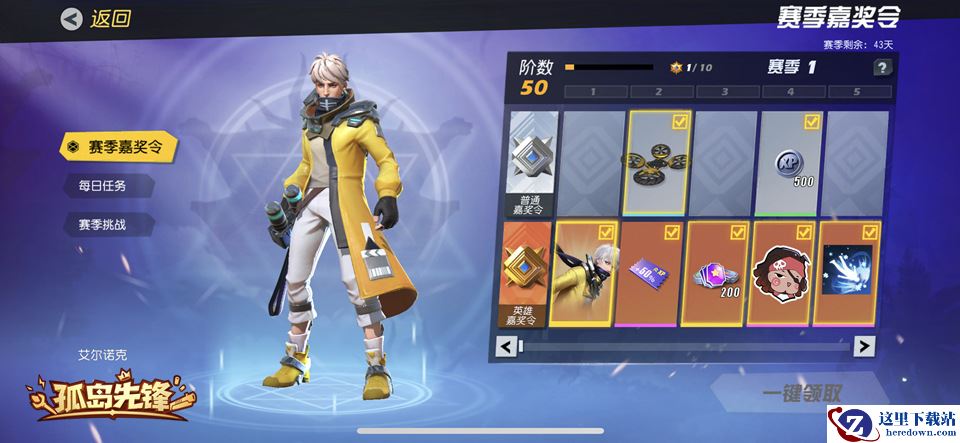Claim all rewards with 一键领取
This screenshot has width=960, height=443.
click(802, 392)
